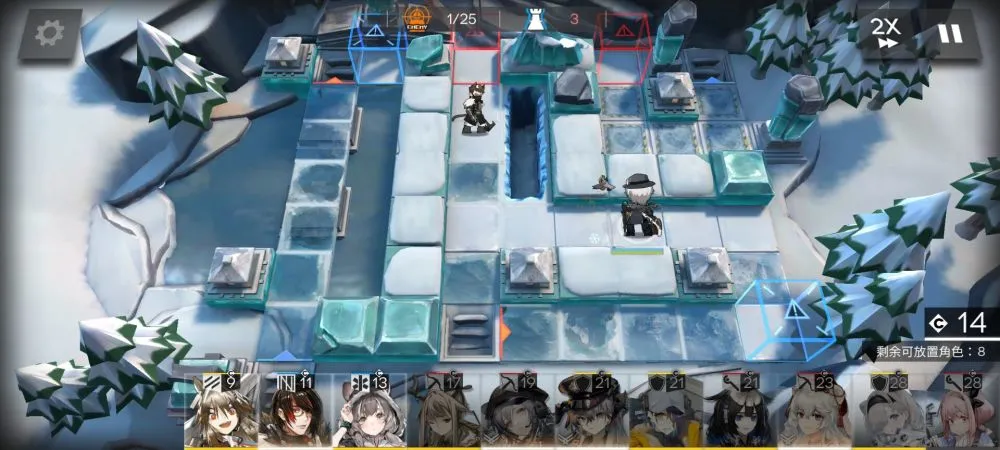Open the settings gear menu

tap(49, 33)
